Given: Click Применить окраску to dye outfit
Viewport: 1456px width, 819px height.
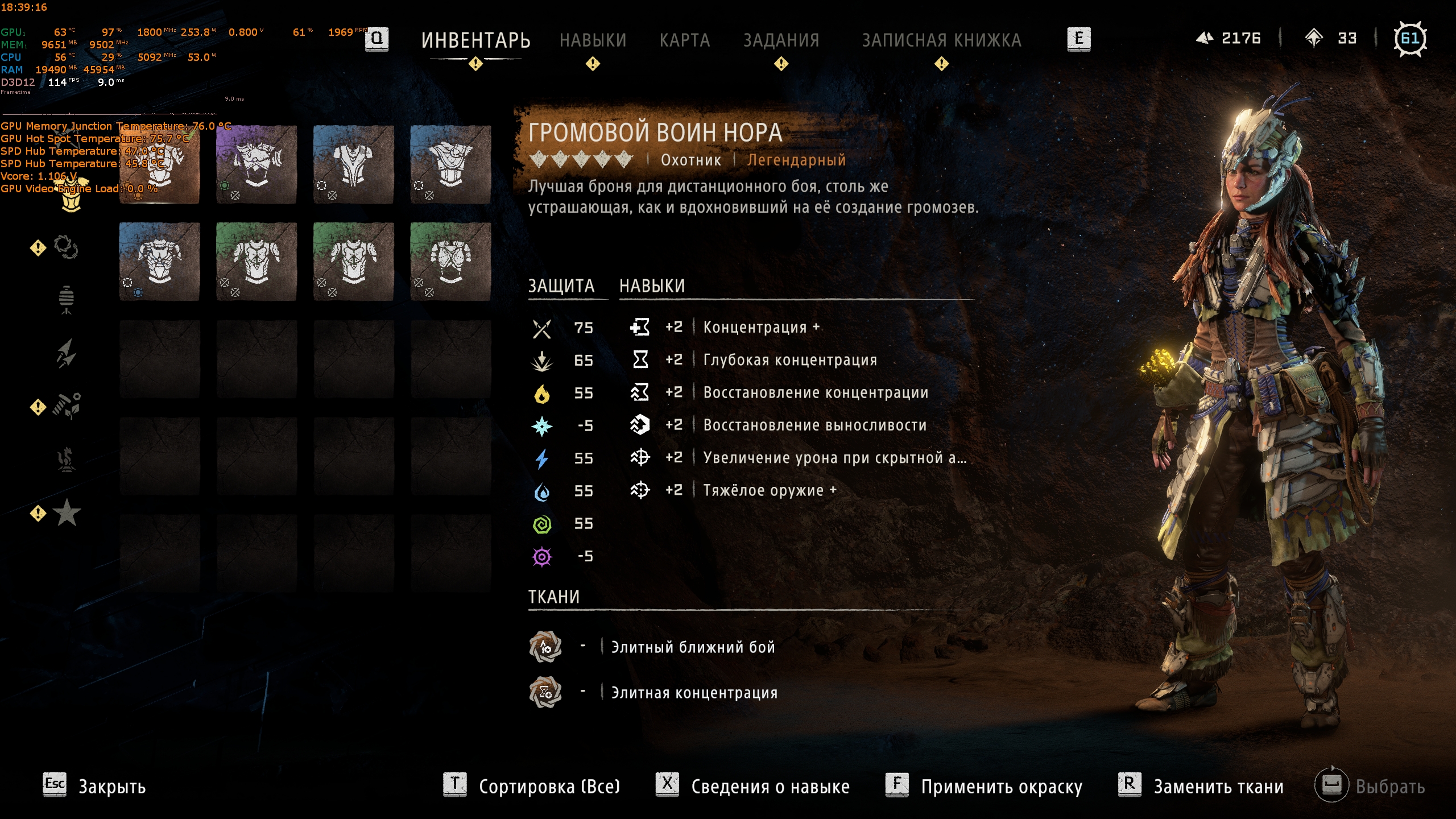Looking at the screenshot, I should coord(1001,787).
